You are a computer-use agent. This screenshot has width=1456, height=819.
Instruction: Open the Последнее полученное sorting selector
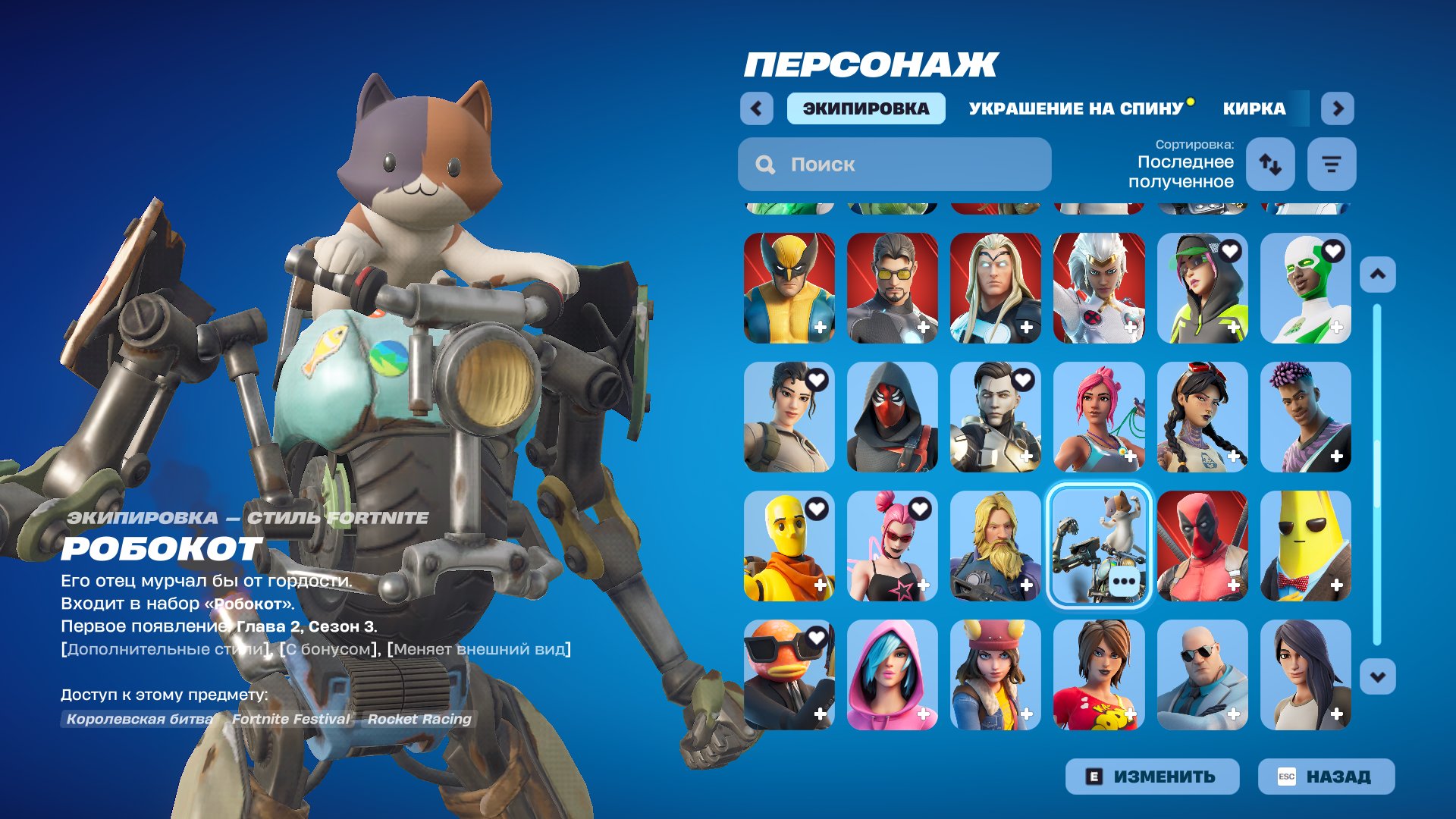1185,173
